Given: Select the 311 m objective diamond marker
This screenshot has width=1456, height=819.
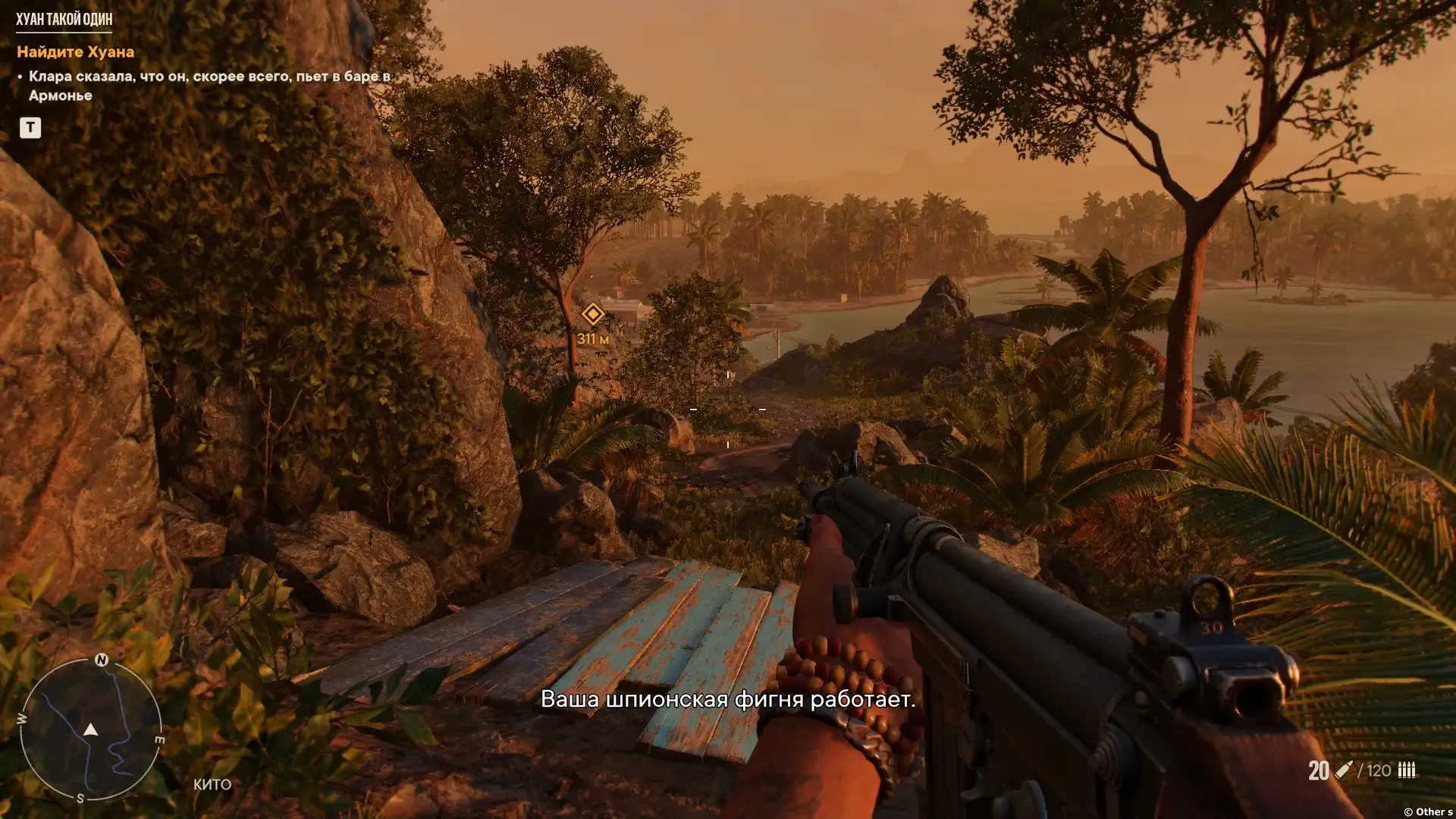Looking at the screenshot, I should pyautogui.click(x=592, y=314).
